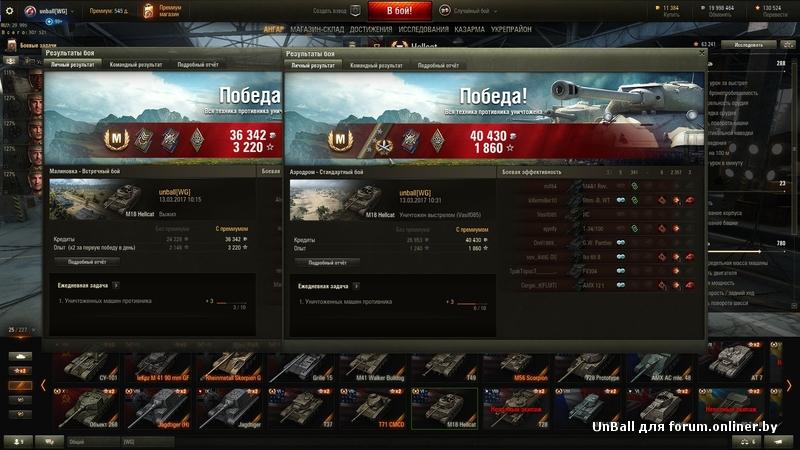Start a battle with the red В бой! button
800x450 pixels.
pos(400,11)
